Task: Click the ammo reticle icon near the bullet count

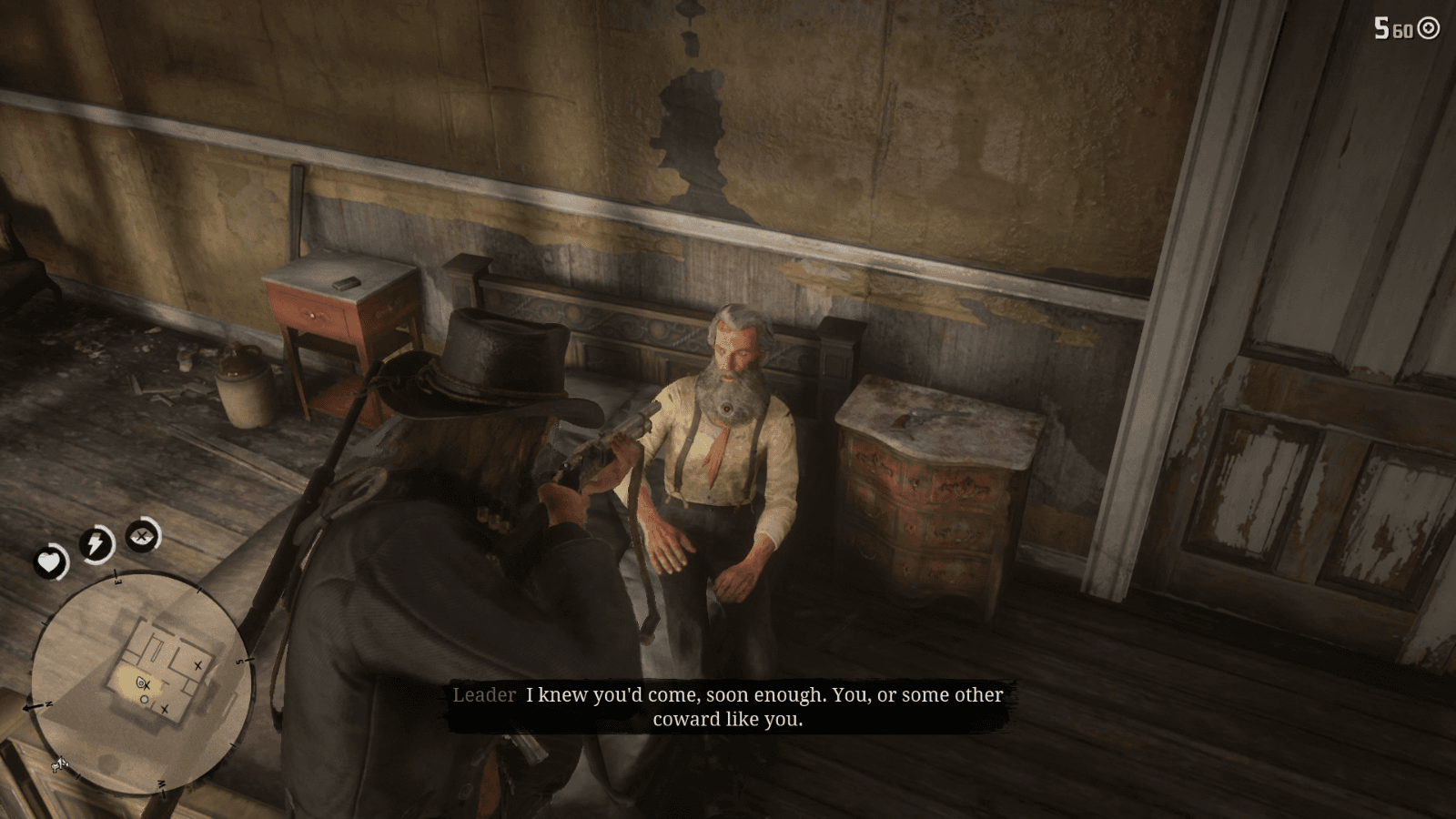Action: point(1428,28)
